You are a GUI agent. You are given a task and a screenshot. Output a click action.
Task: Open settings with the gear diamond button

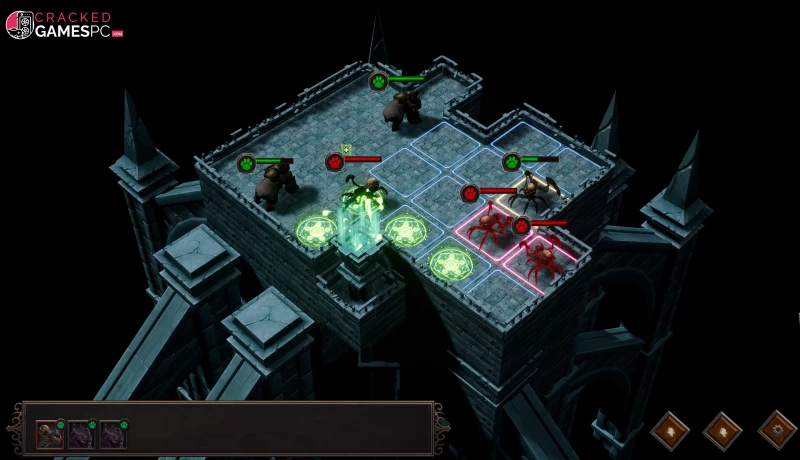(x=776, y=430)
